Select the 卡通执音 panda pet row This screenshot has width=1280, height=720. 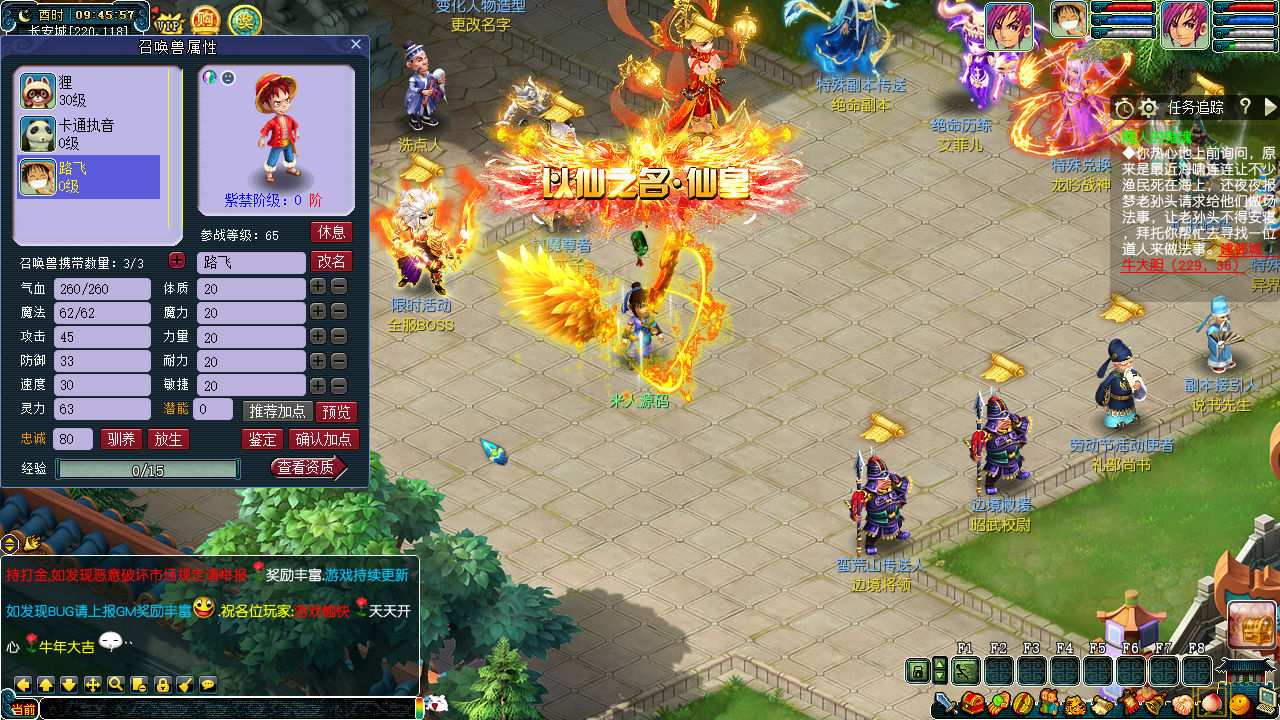pos(89,134)
